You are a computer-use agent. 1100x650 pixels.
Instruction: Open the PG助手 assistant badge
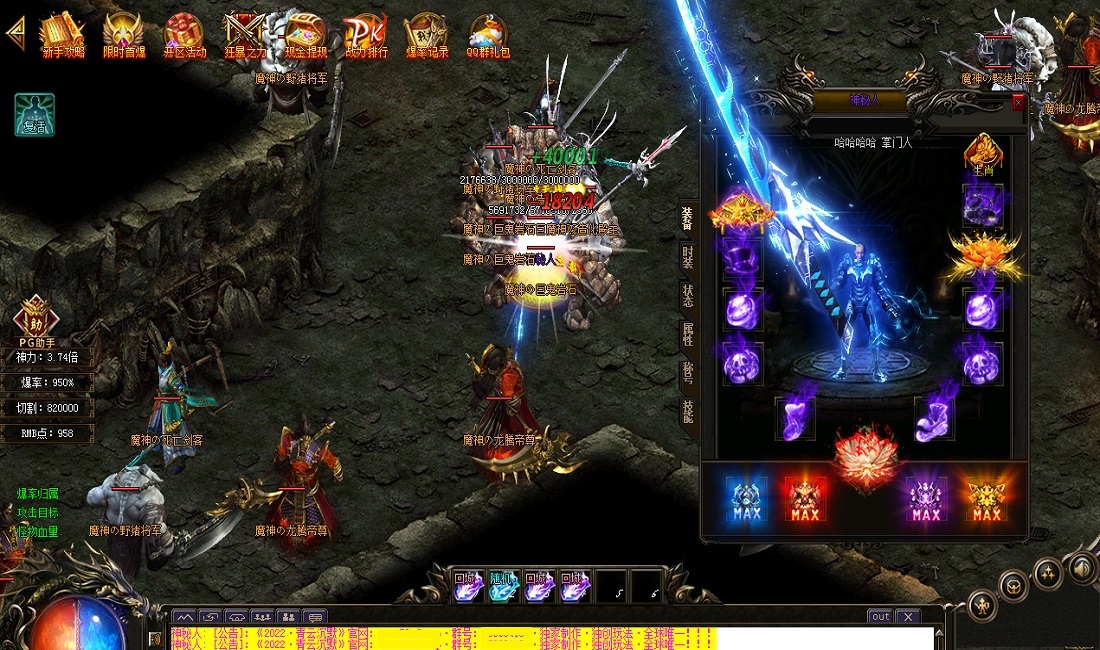35,318
